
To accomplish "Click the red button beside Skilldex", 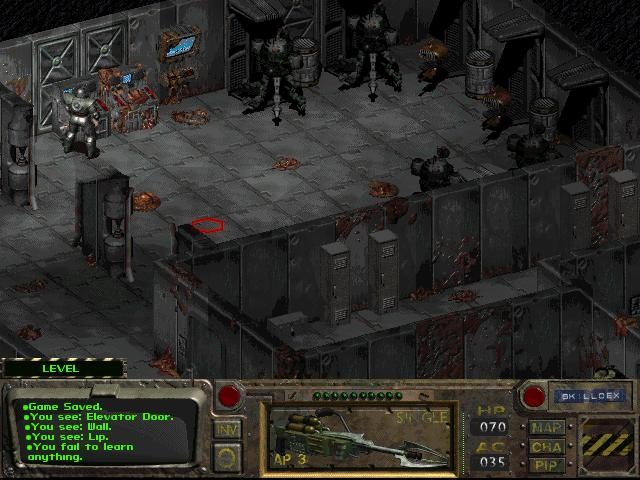I will pos(534,396).
